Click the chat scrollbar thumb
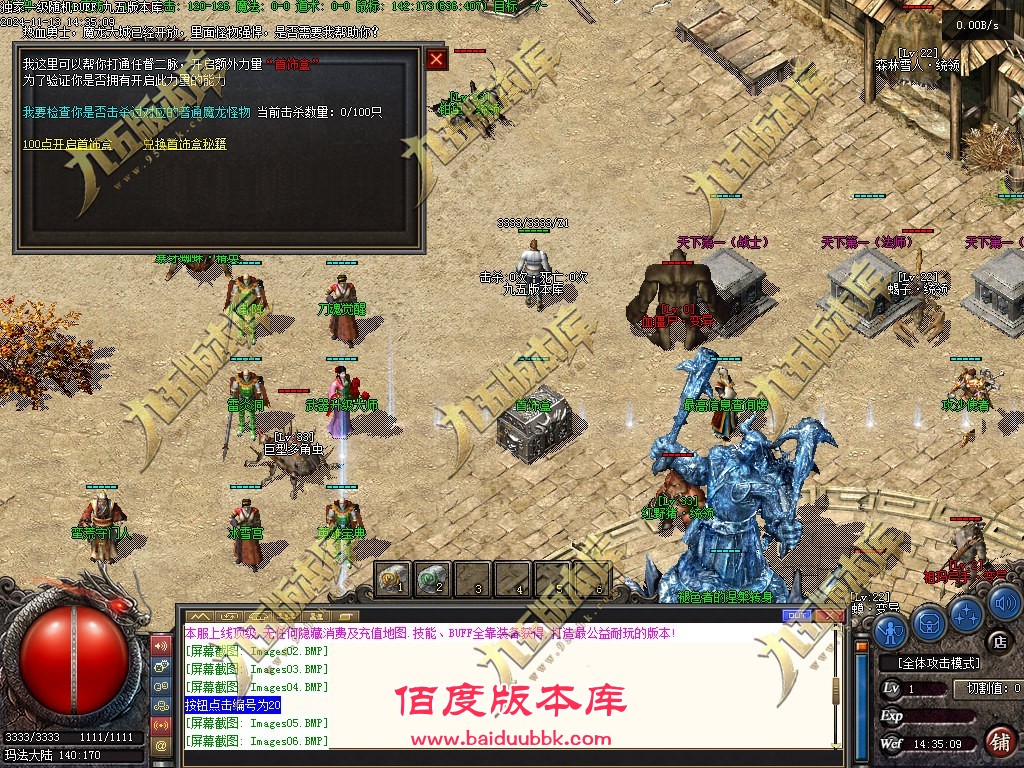The width and height of the screenshot is (1024, 768). click(837, 690)
